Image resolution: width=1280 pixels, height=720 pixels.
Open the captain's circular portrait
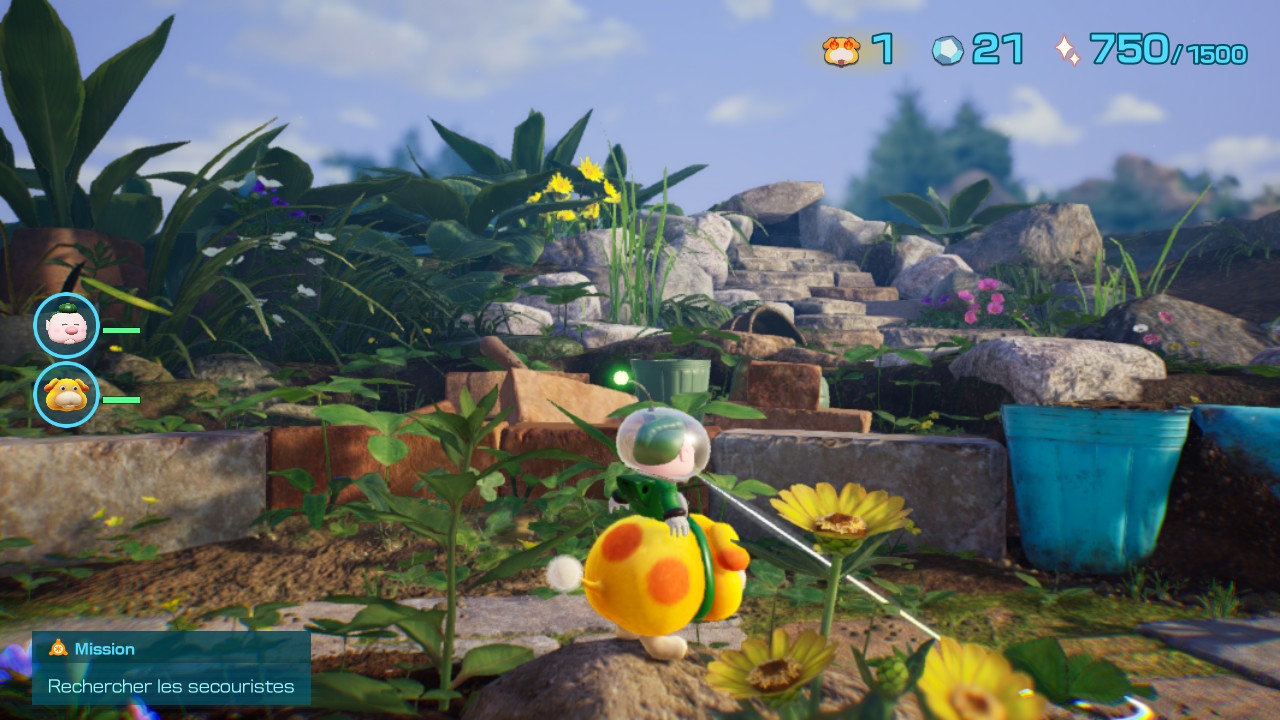[x=66, y=325]
